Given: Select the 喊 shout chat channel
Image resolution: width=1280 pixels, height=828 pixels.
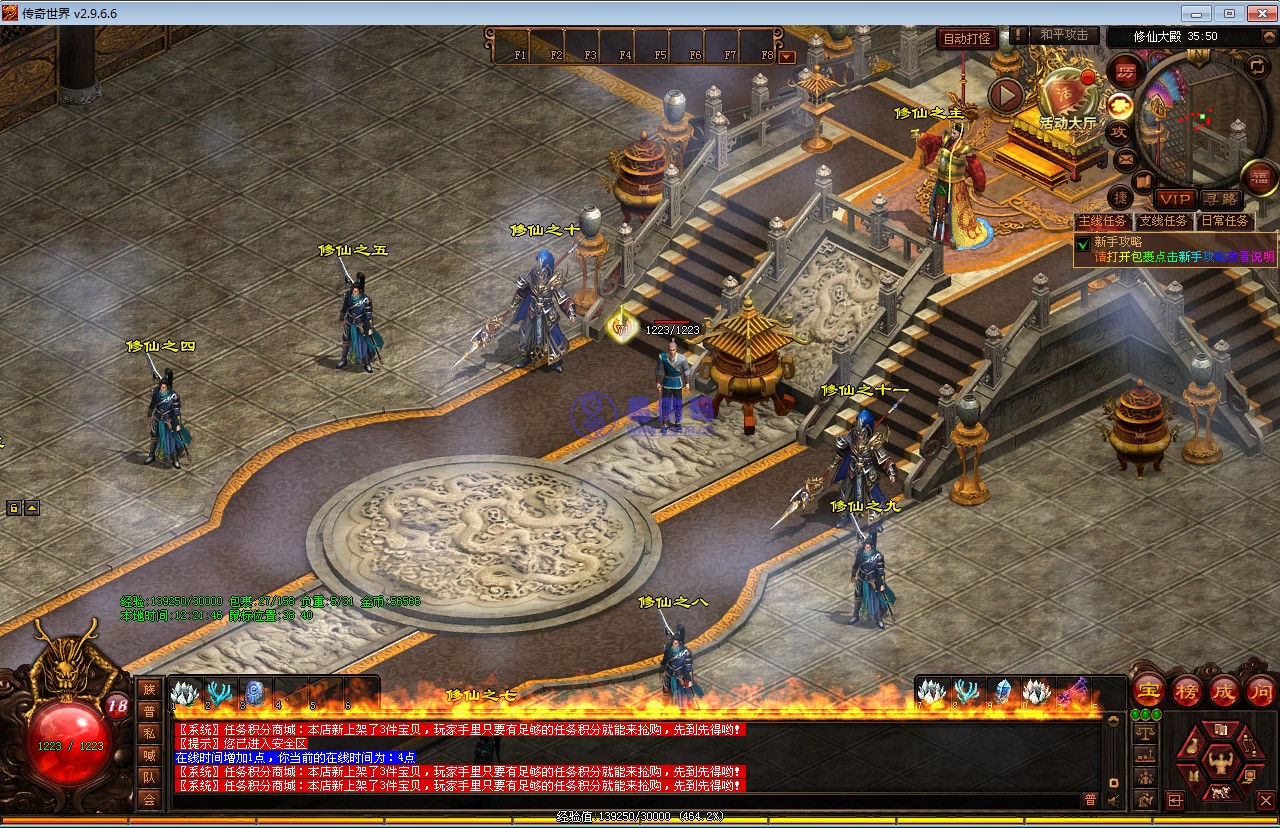Looking at the screenshot, I should (x=149, y=755).
